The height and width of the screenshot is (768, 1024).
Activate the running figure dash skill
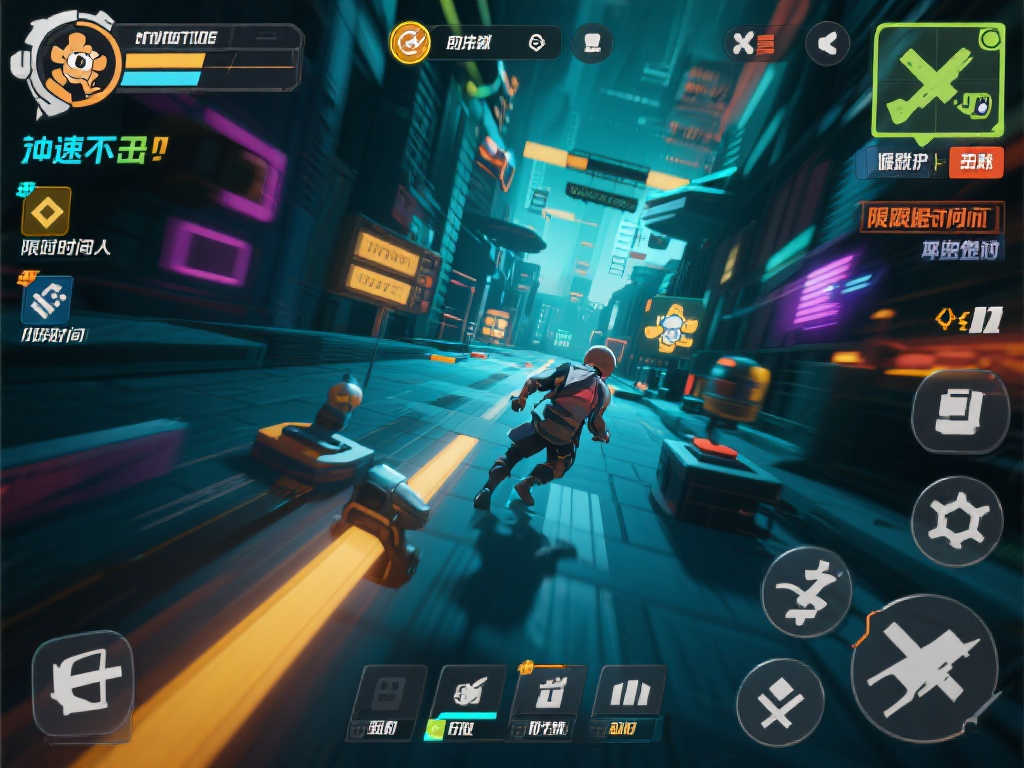(806, 592)
